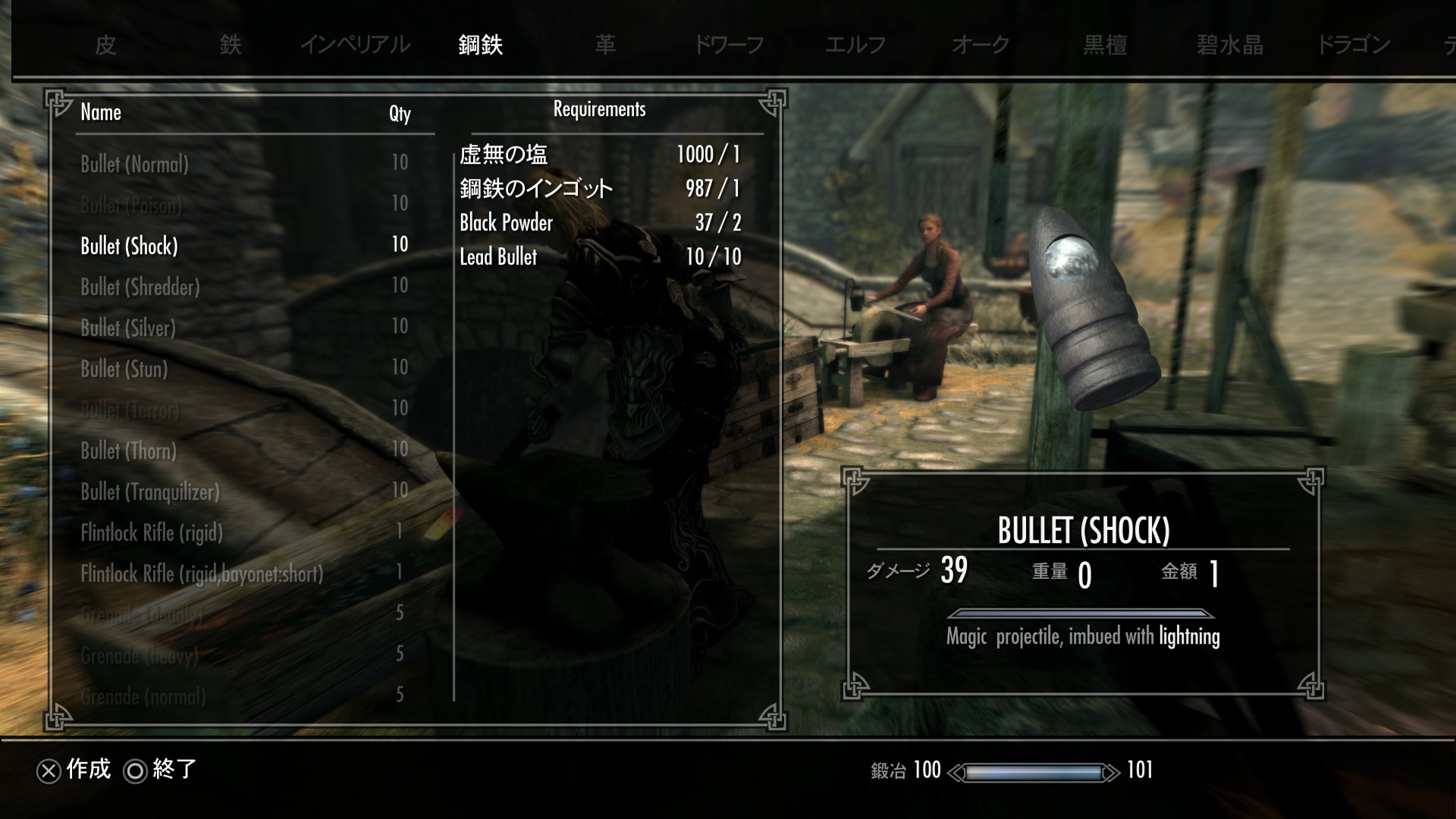Pick Bullet (Stun) in the list
The height and width of the screenshot is (819, 1456).
click(124, 369)
